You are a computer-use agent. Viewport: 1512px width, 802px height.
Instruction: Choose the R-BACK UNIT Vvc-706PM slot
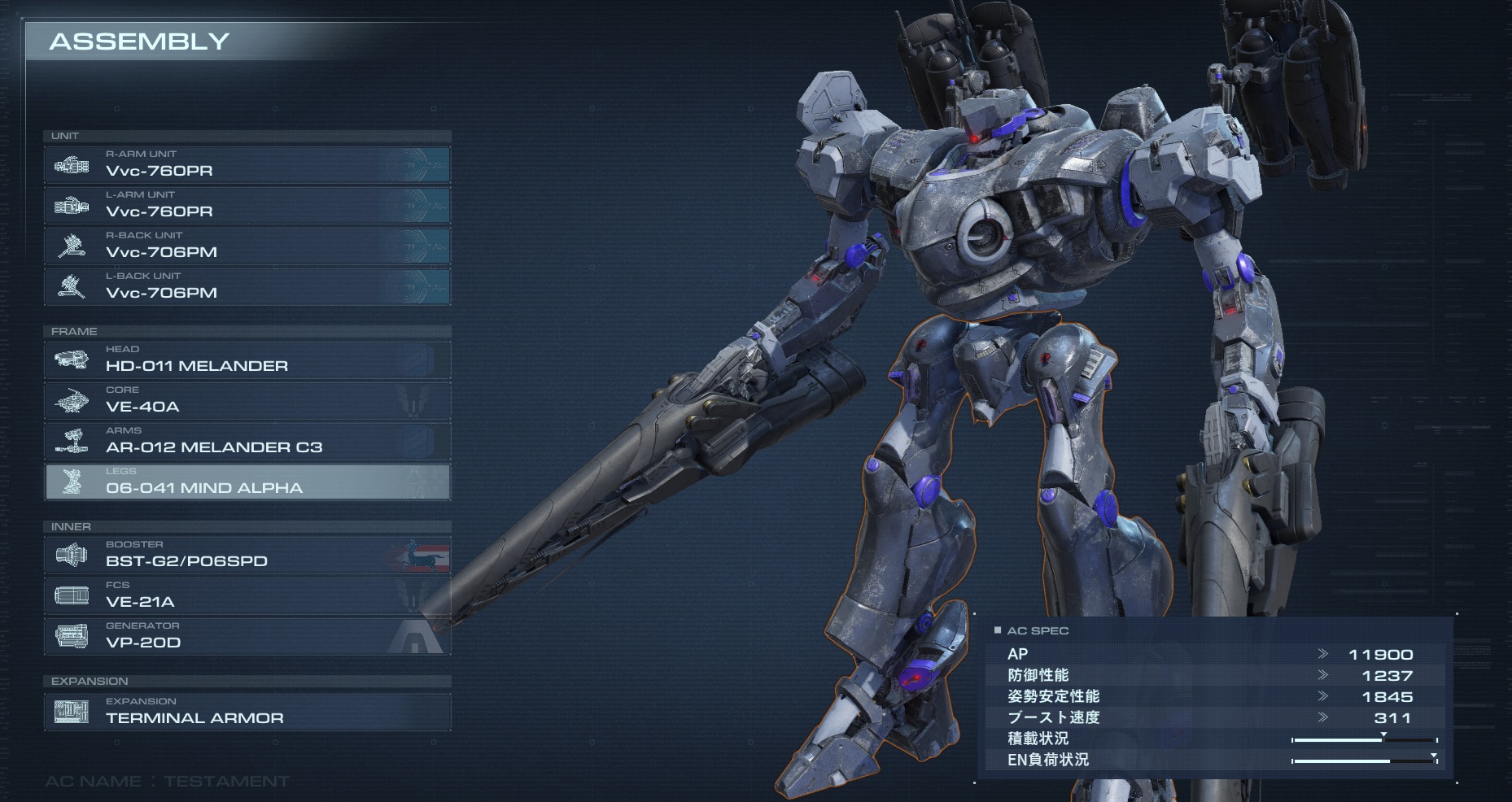(247, 246)
